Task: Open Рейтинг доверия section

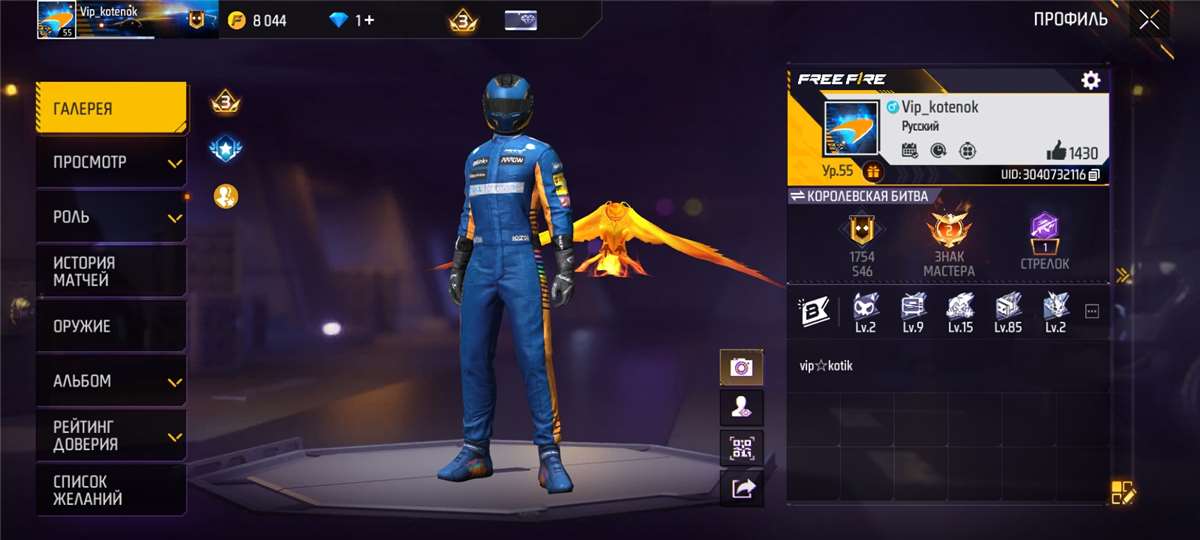Action: [111, 436]
